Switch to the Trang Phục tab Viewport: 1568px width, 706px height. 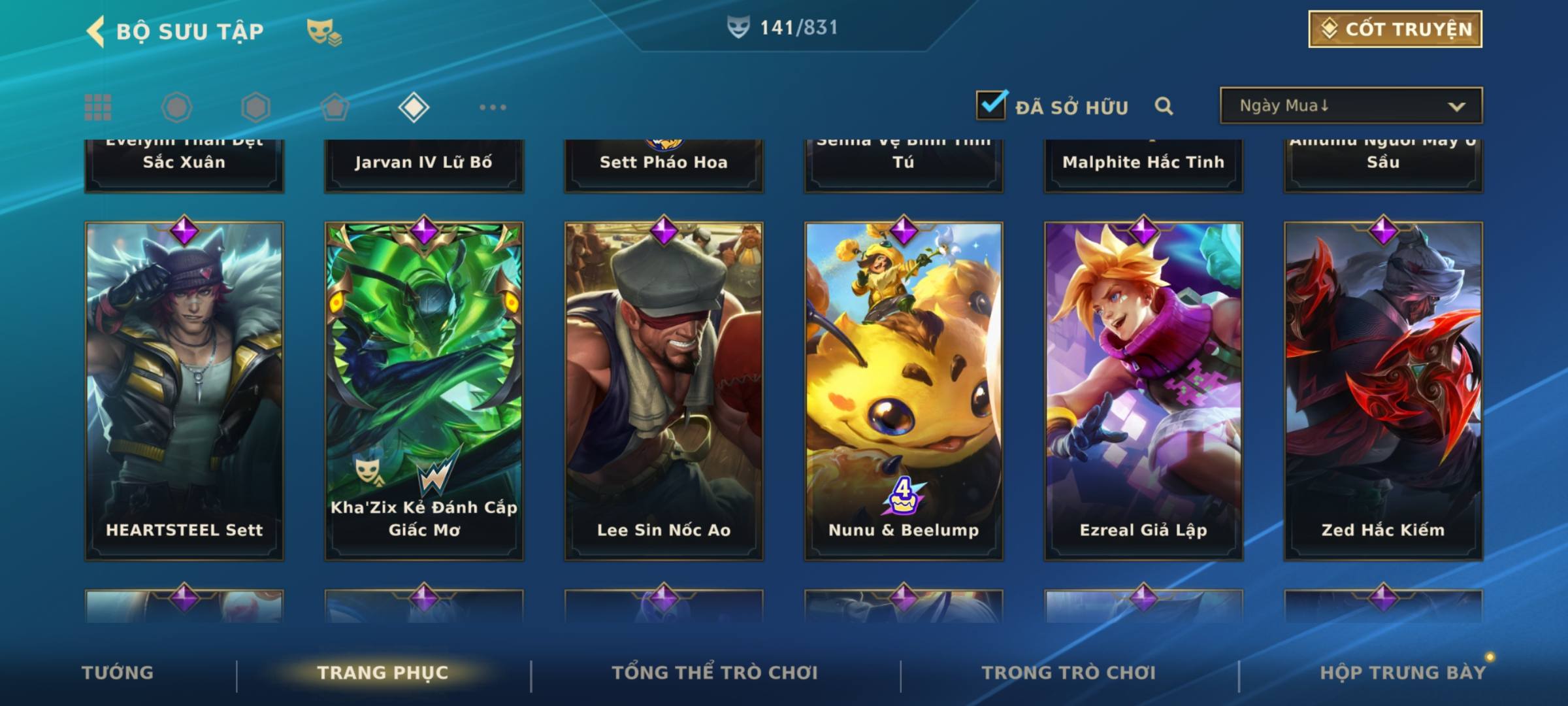[383, 673]
